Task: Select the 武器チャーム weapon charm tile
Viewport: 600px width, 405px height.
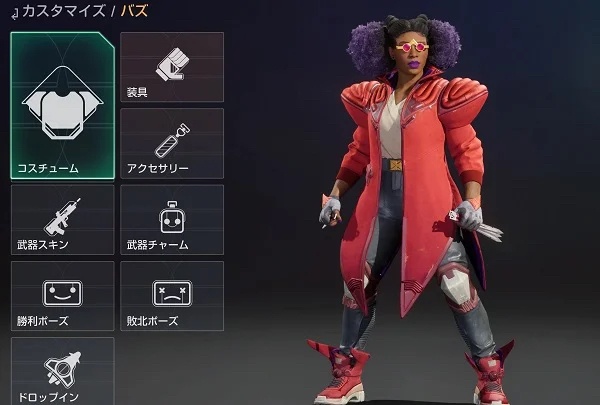Action: (x=171, y=218)
